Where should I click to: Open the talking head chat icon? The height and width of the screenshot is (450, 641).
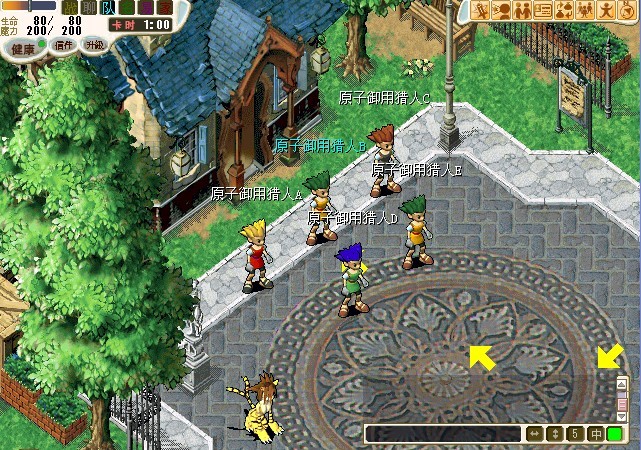click(501, 10)
